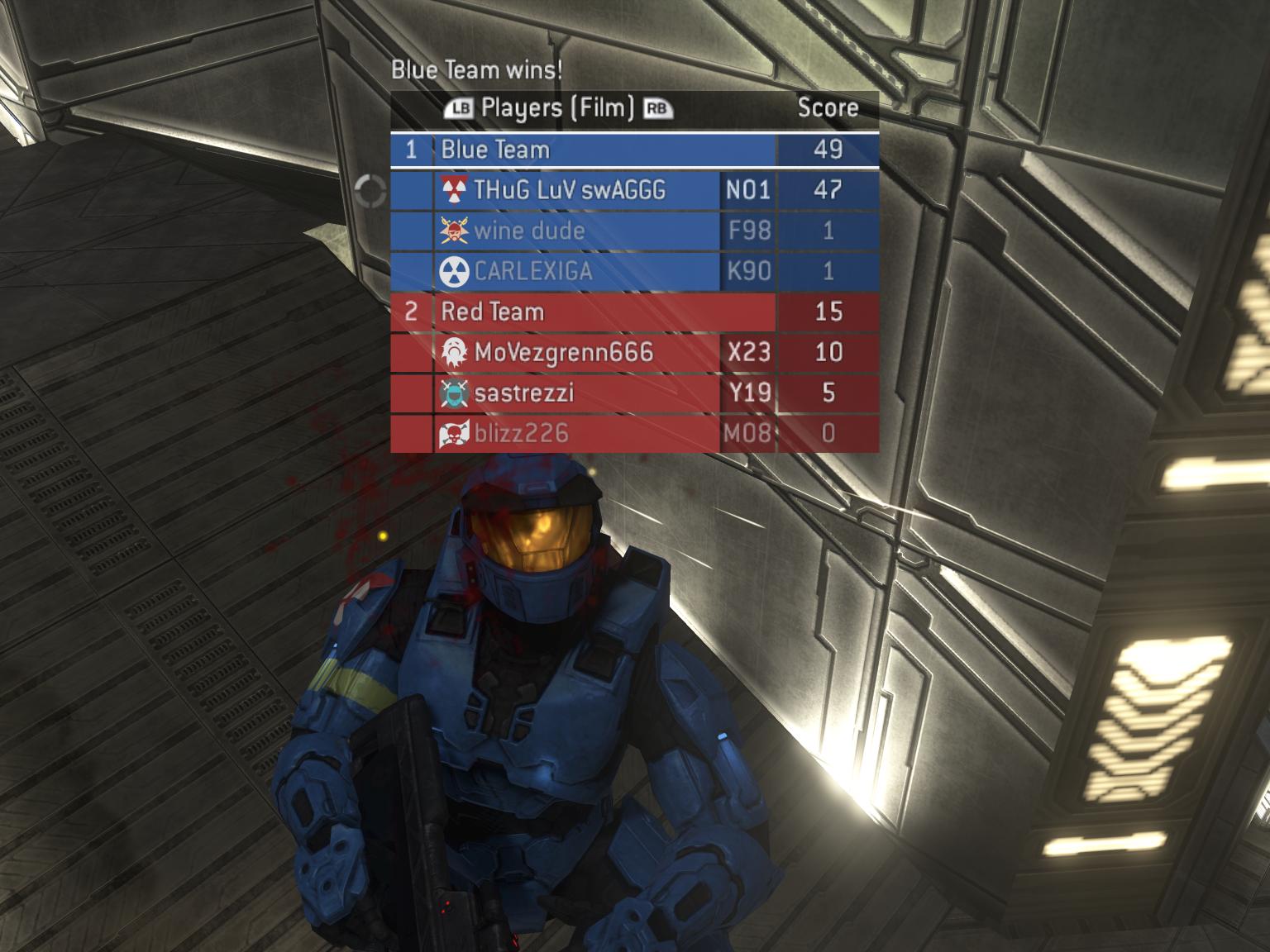The height and width of the screenshot is (952, 1270).
Task: Click Blue Team's score of 49
Action: coord(829,150)
